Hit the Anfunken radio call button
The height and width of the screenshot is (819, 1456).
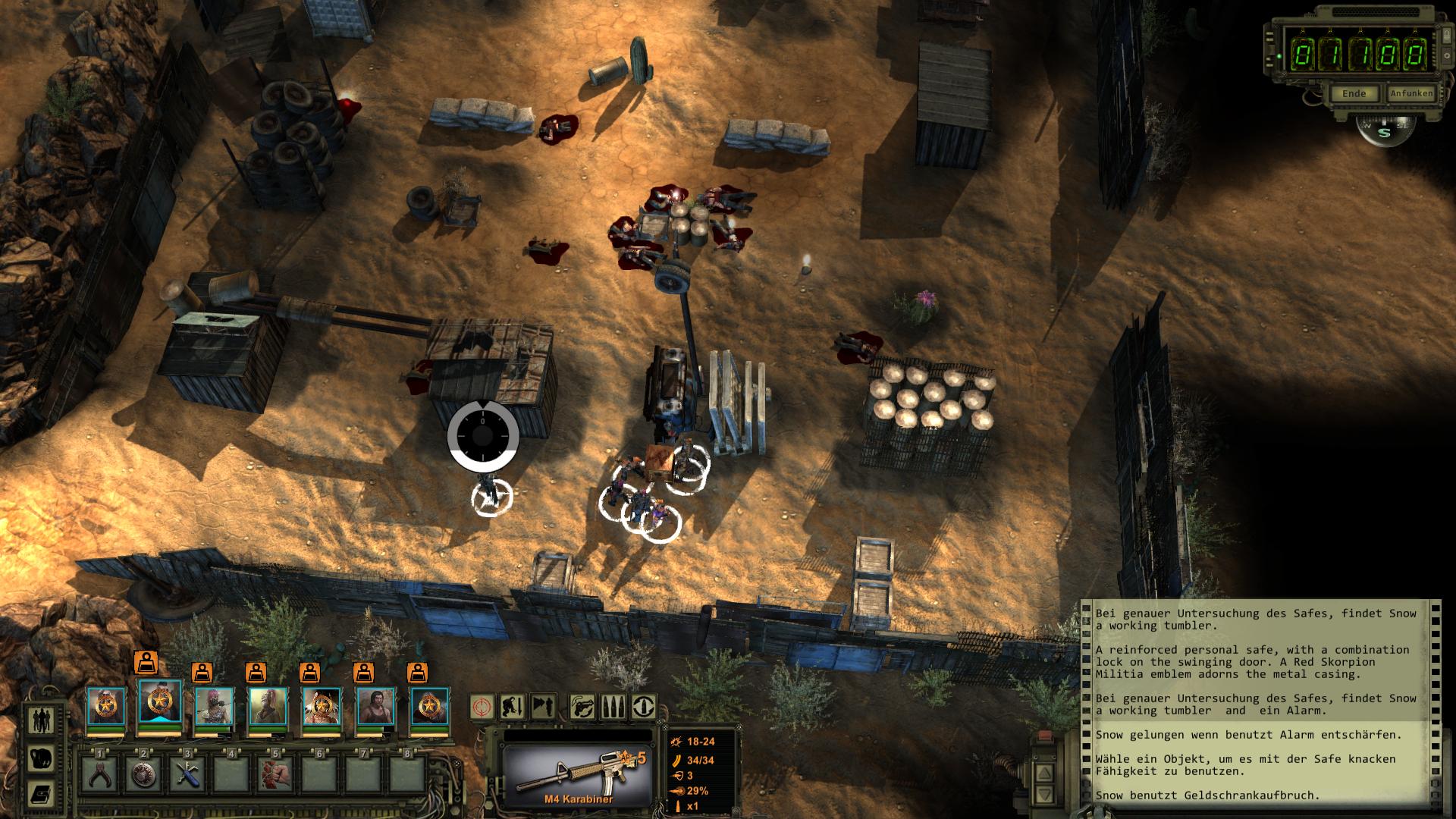1410,94
